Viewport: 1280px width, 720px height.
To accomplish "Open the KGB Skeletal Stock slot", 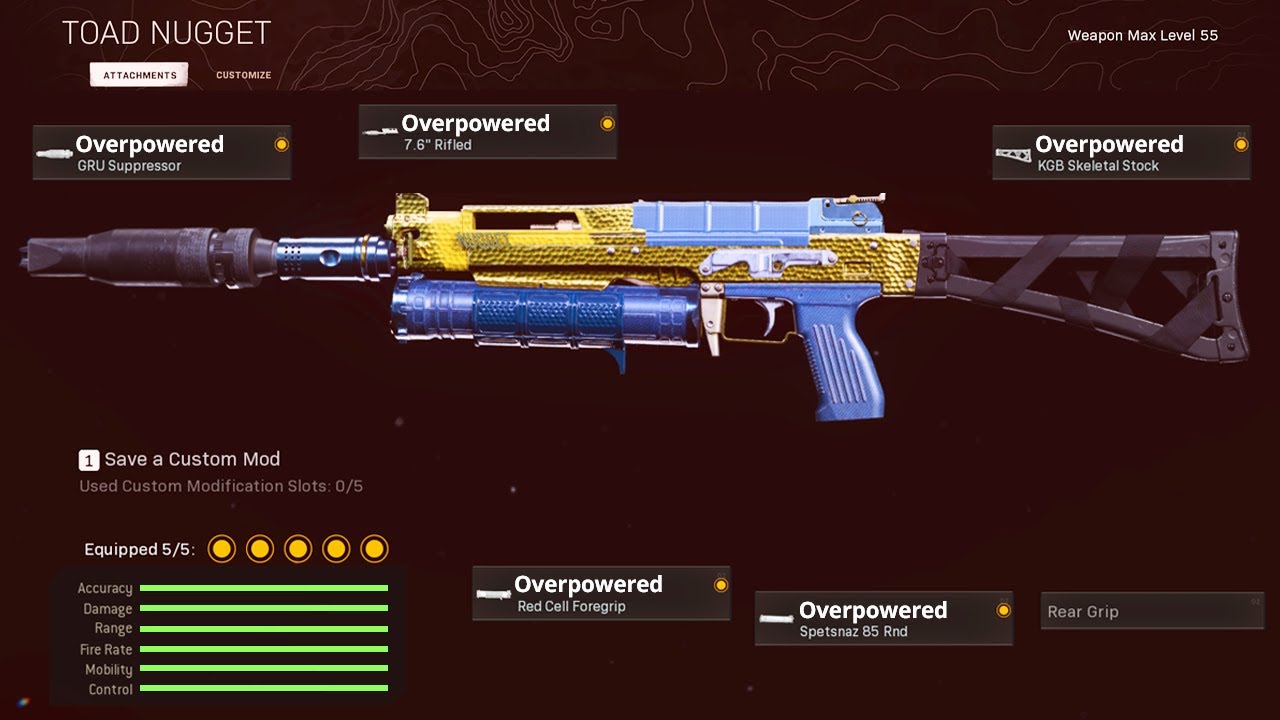I will (x=1121, y=153).
